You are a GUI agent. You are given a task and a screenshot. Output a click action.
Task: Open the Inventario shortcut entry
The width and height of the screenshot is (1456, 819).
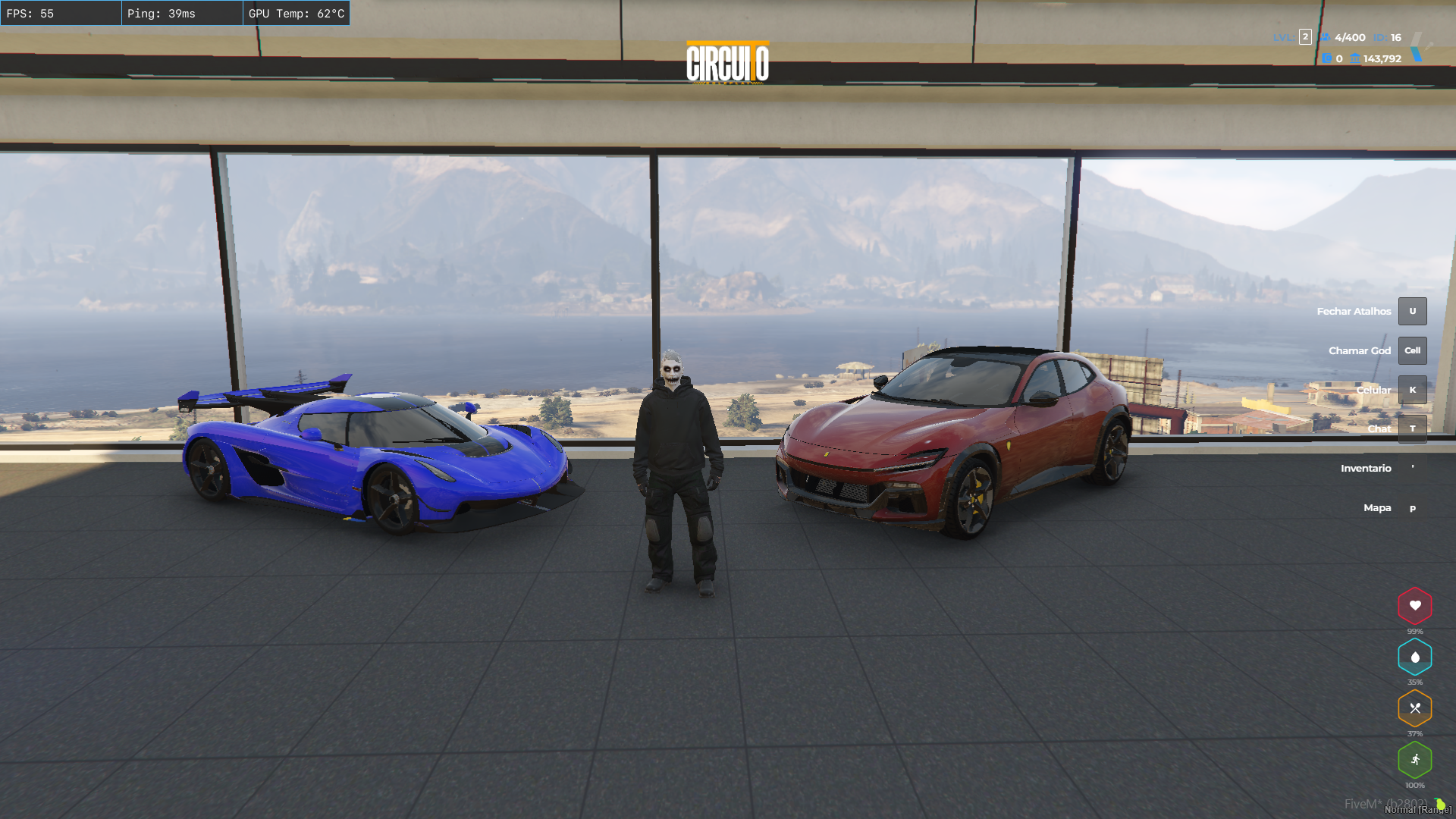[x=1380, y=469]
